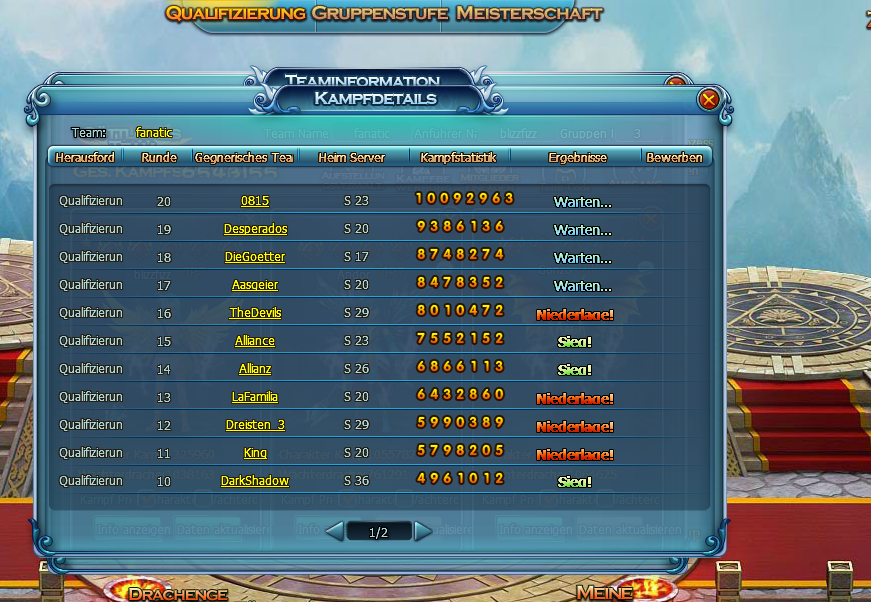Close the Kampfdetails window
The width and height of the screenshot is (871, 602).
(709, 99)
